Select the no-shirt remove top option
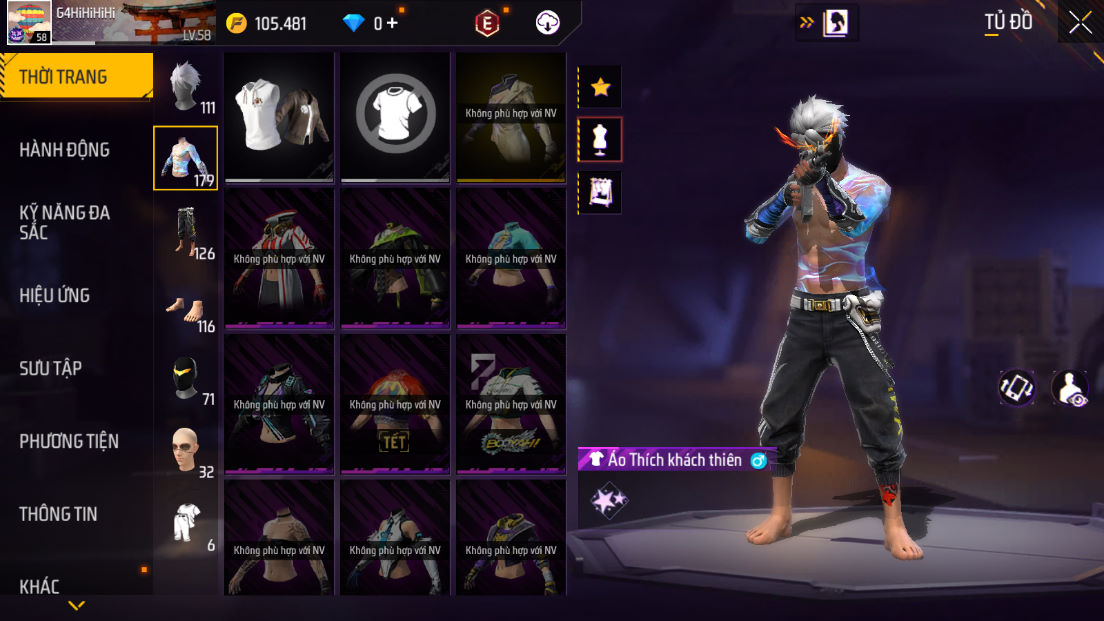 [x=395, y=117]
